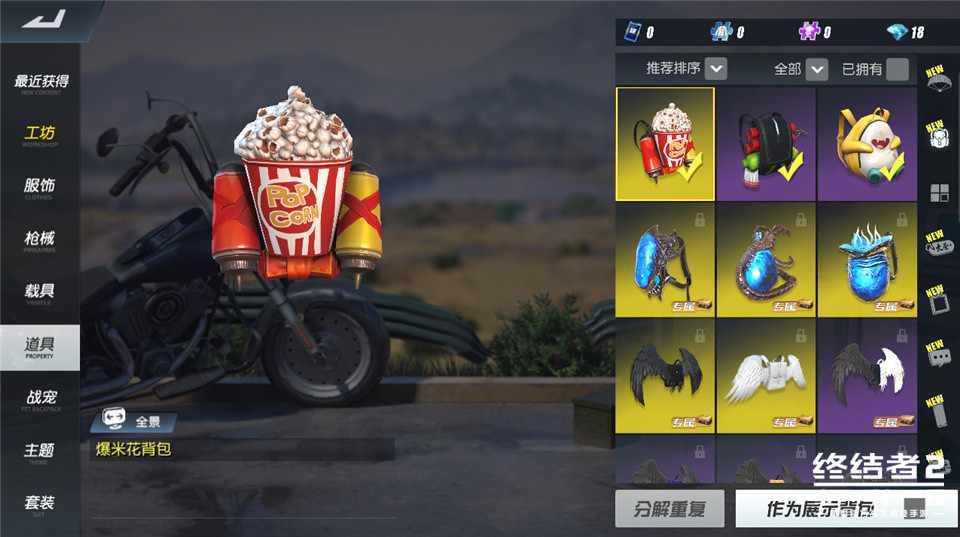Viewport: 960px width, 537px height.
Task: Toggle the 全景 panorama view button
Action: (135, 422)
